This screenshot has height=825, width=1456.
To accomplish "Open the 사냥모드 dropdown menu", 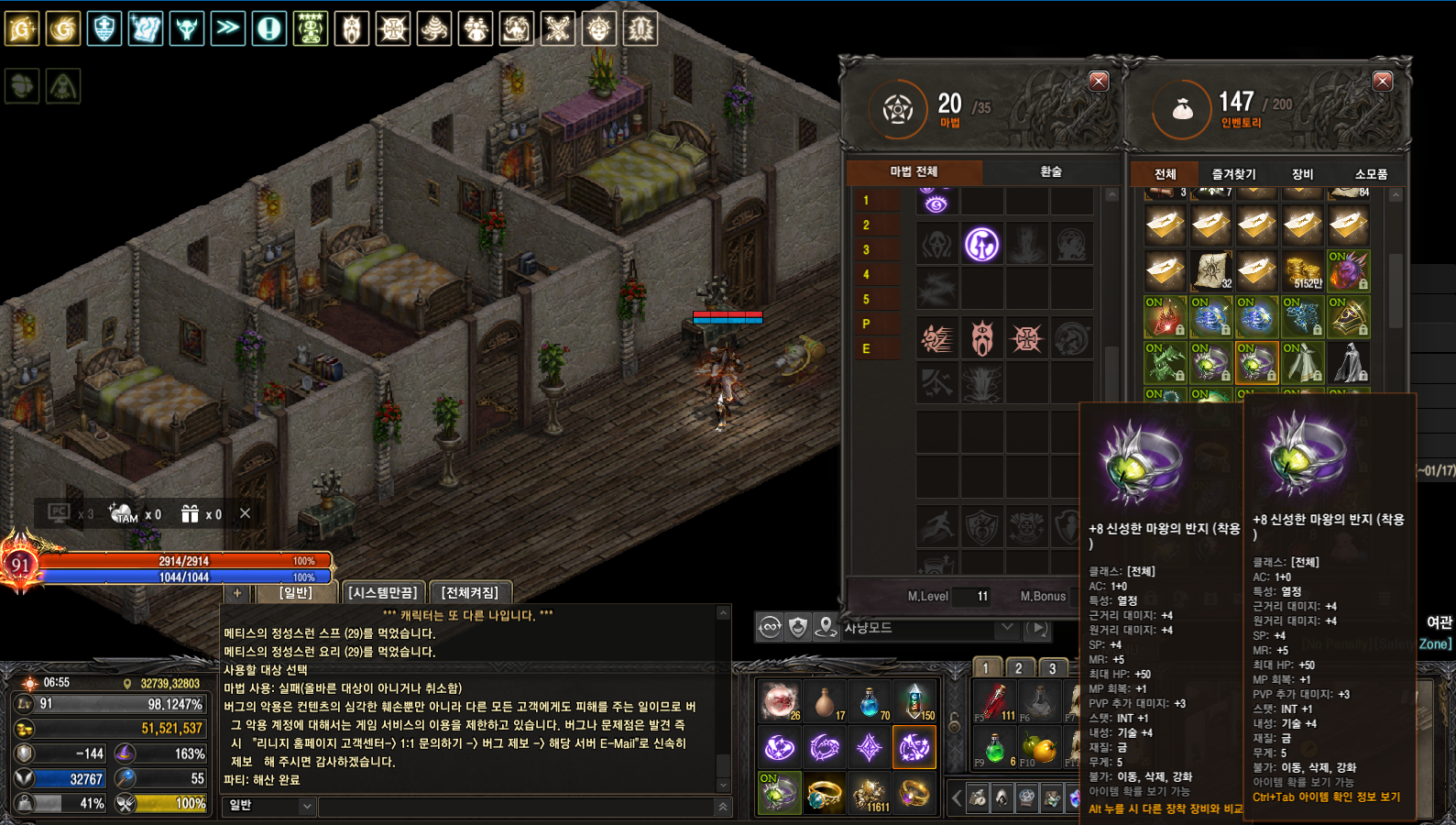I will point(1006,629).
